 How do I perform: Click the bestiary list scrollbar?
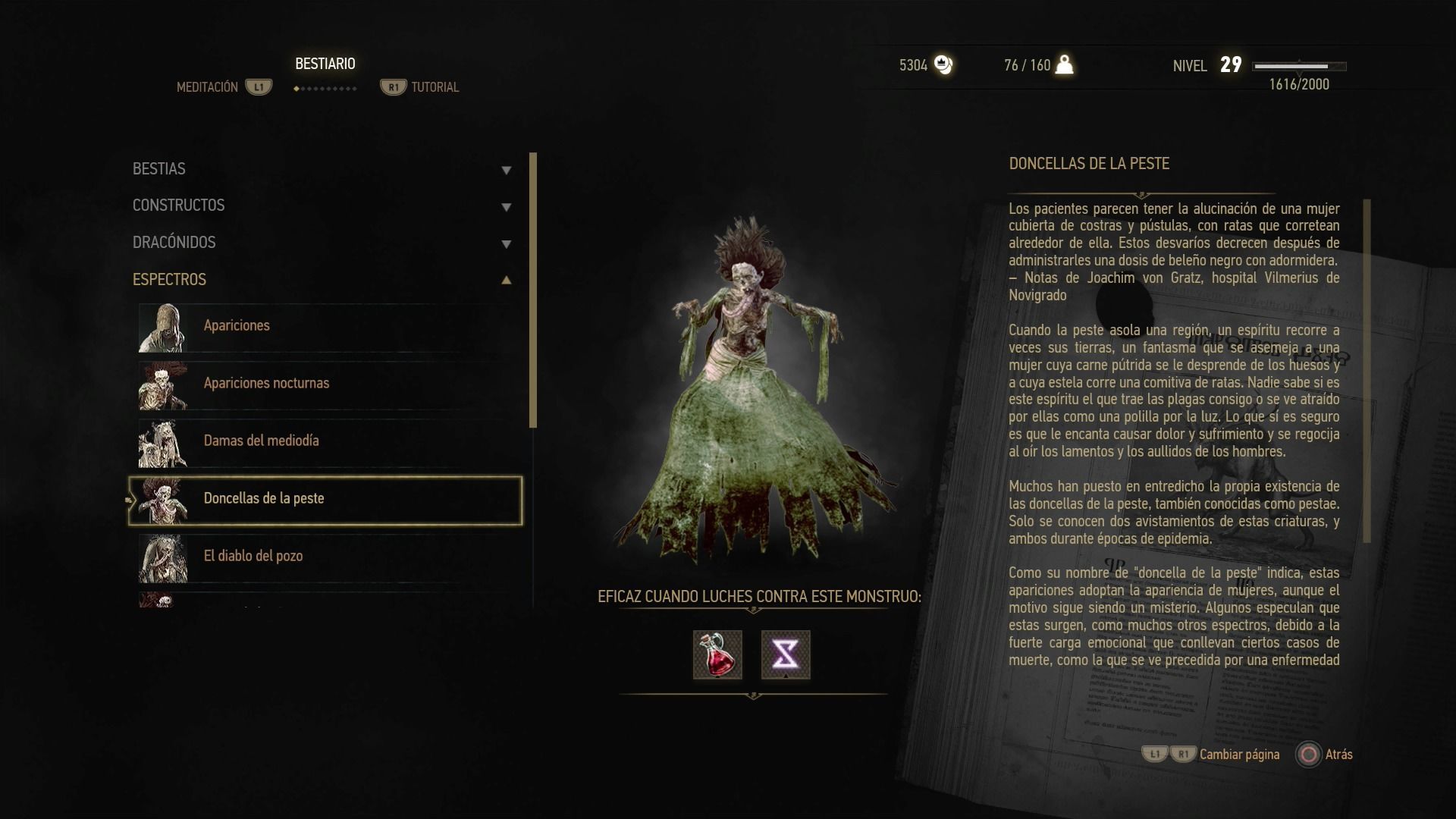[533, 290]
